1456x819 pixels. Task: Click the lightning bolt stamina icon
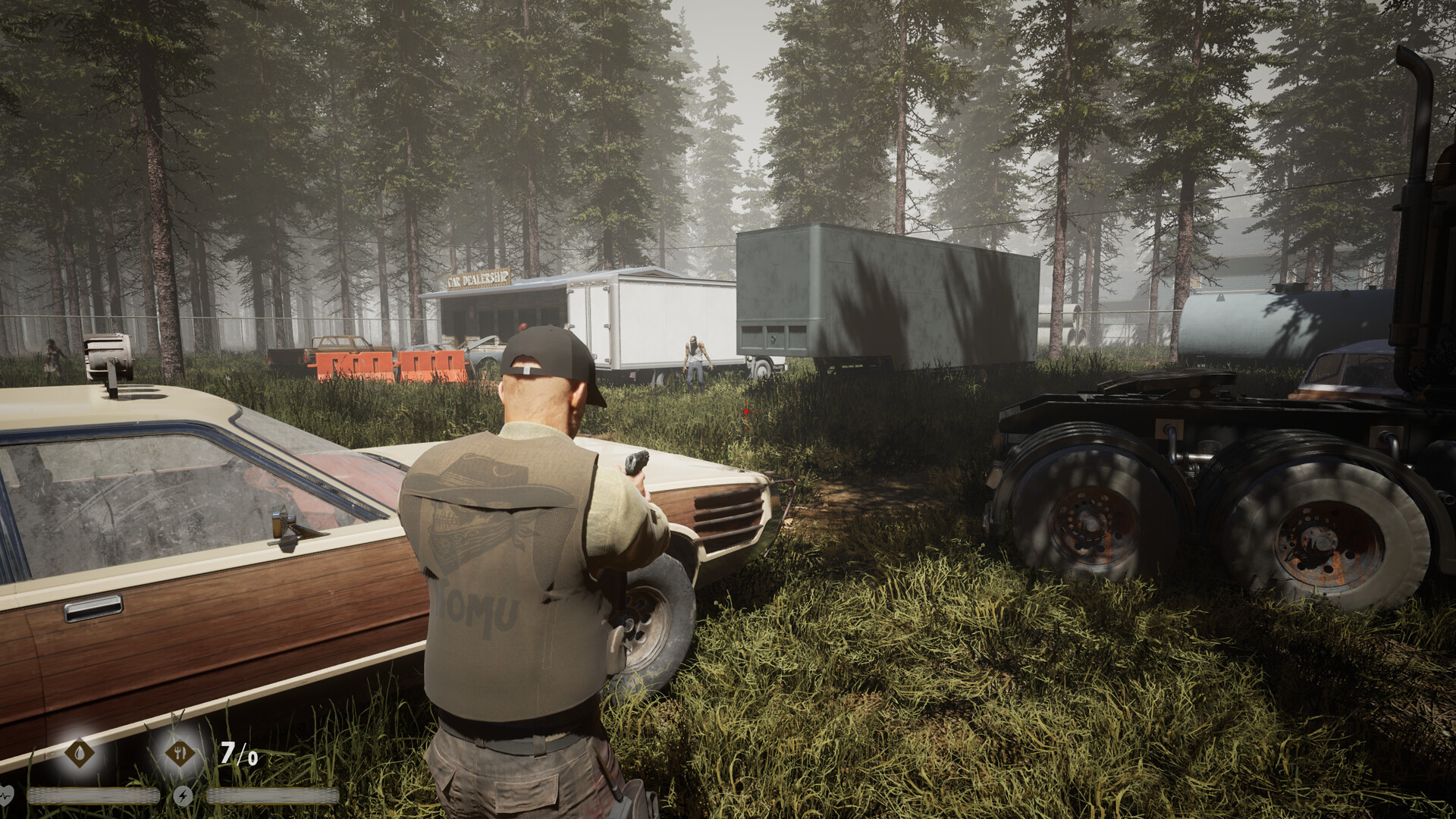click(x=183, y=795)
